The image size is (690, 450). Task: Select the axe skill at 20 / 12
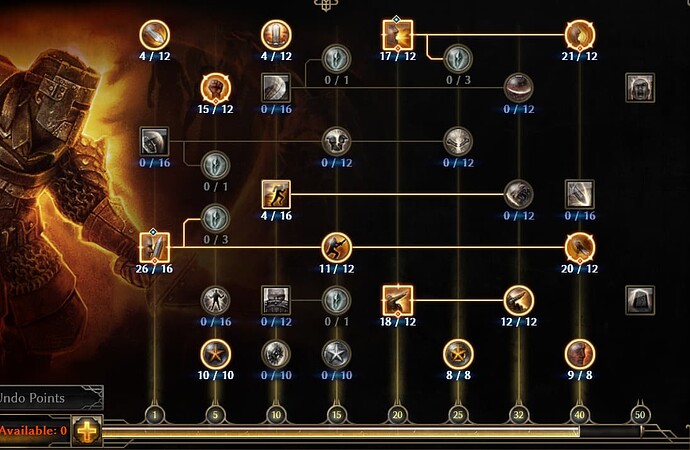(x=579, y=246)
